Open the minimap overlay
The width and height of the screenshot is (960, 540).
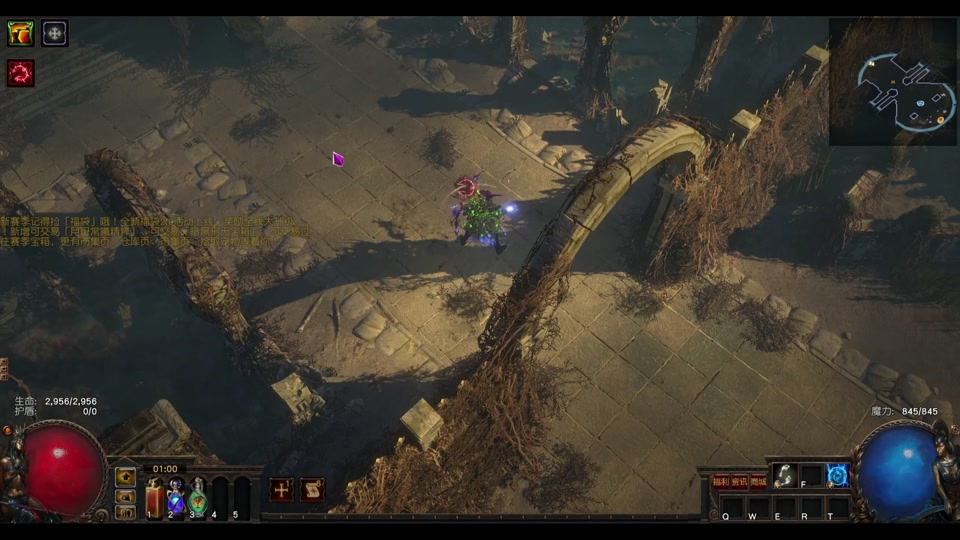893,82
